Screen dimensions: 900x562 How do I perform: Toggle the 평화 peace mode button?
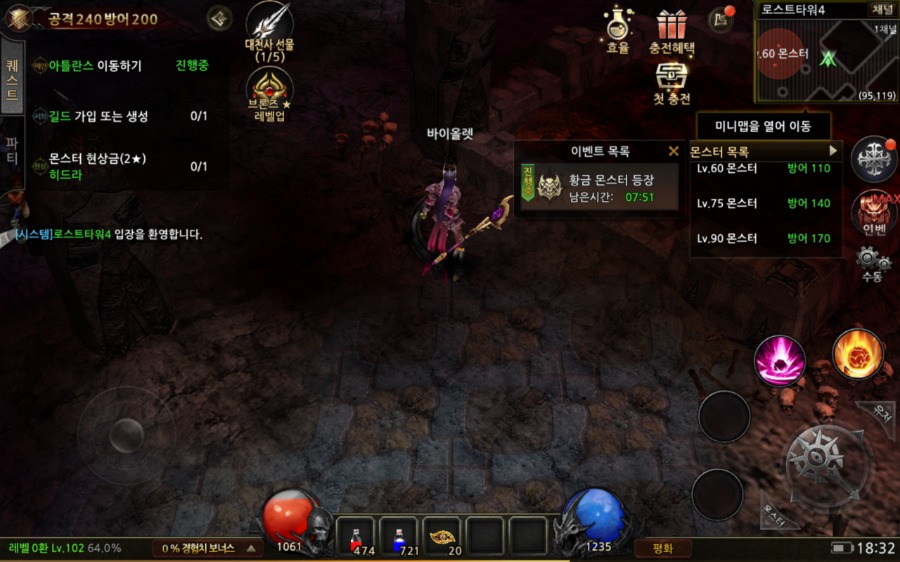pyautogui.click(x=662, y=548)
